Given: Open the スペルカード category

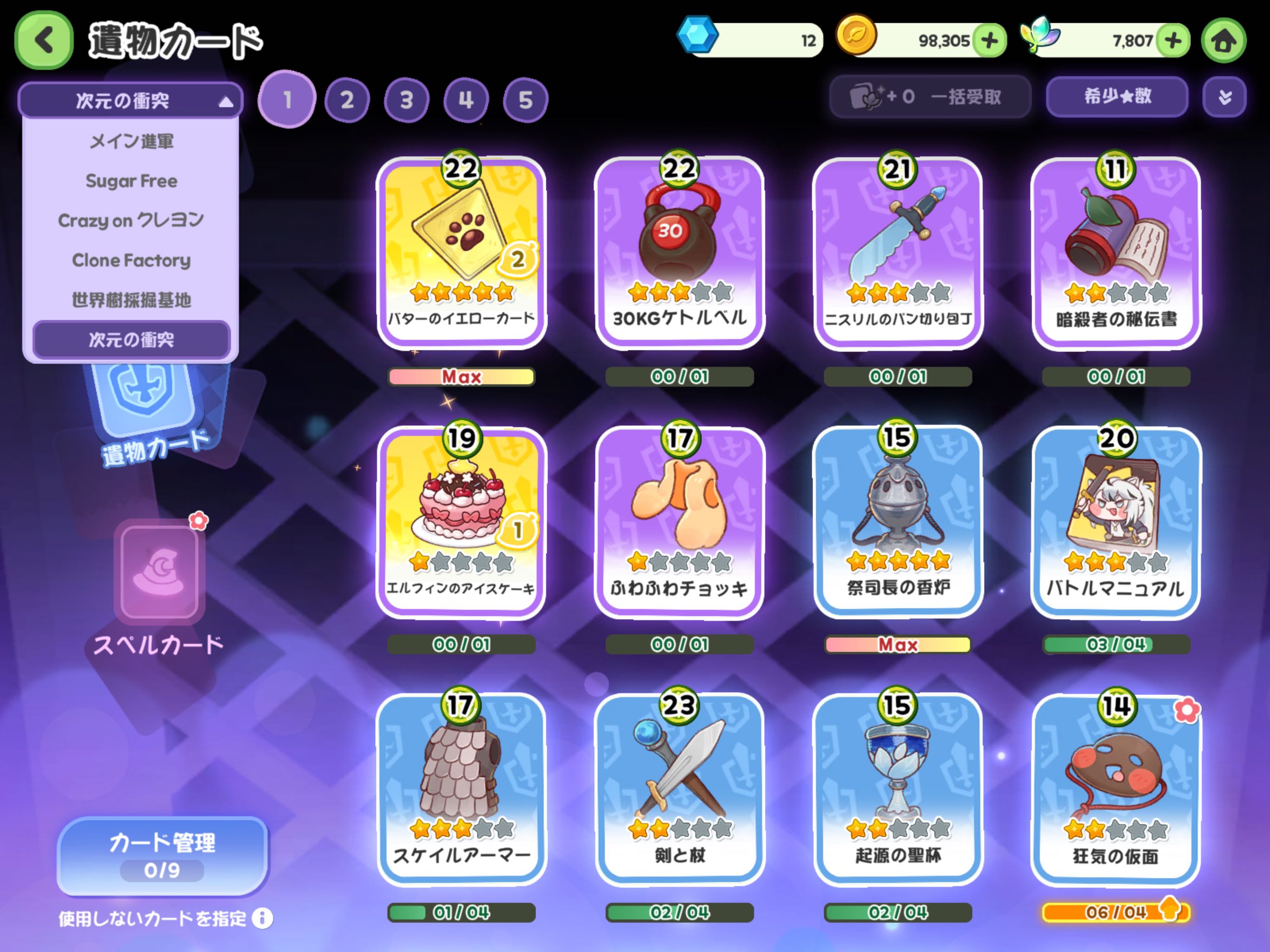Looking at the screenshot, I should click(159, 586).
